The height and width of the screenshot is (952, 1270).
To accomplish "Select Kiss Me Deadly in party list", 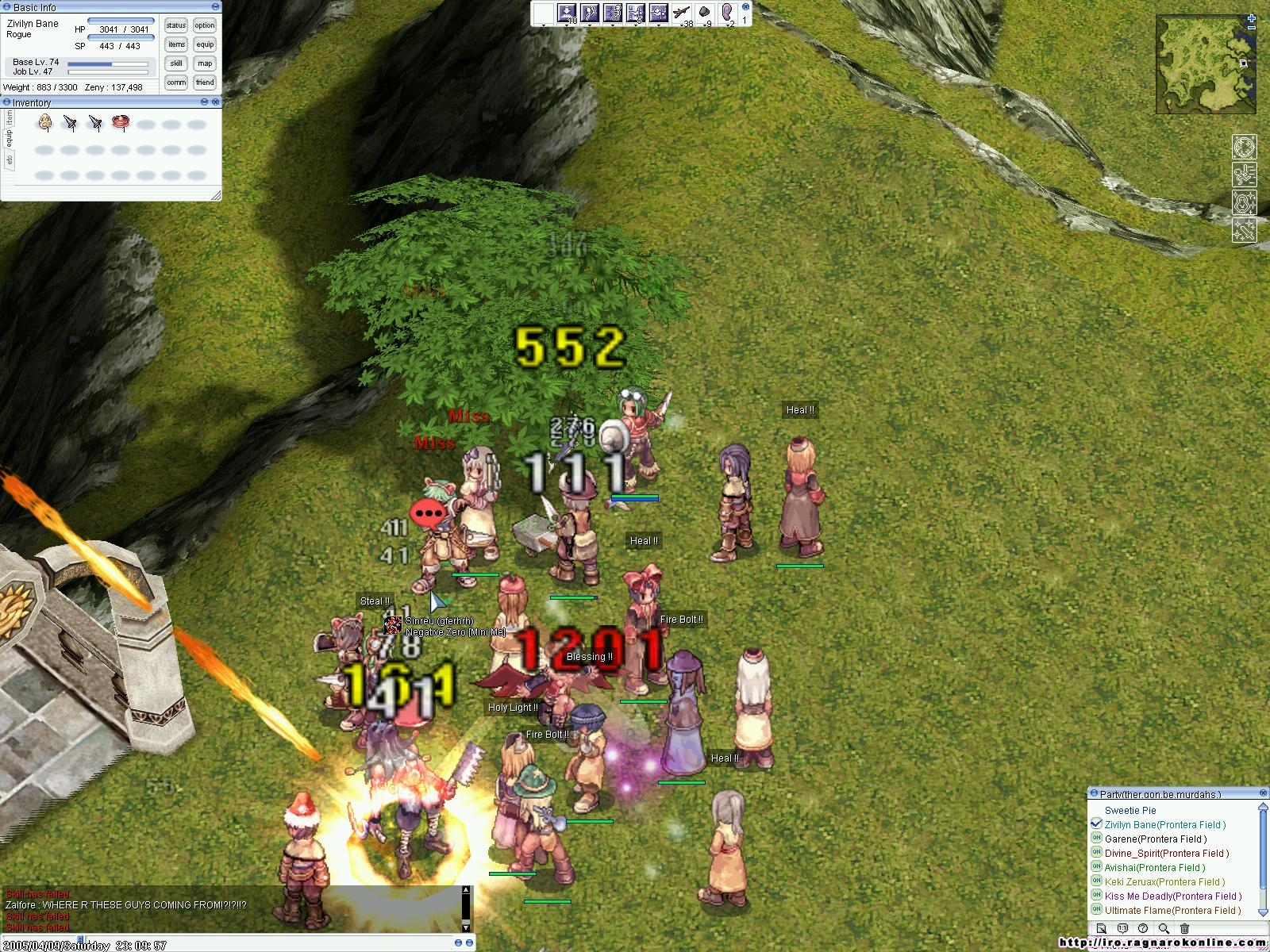I will (1172, 896).
